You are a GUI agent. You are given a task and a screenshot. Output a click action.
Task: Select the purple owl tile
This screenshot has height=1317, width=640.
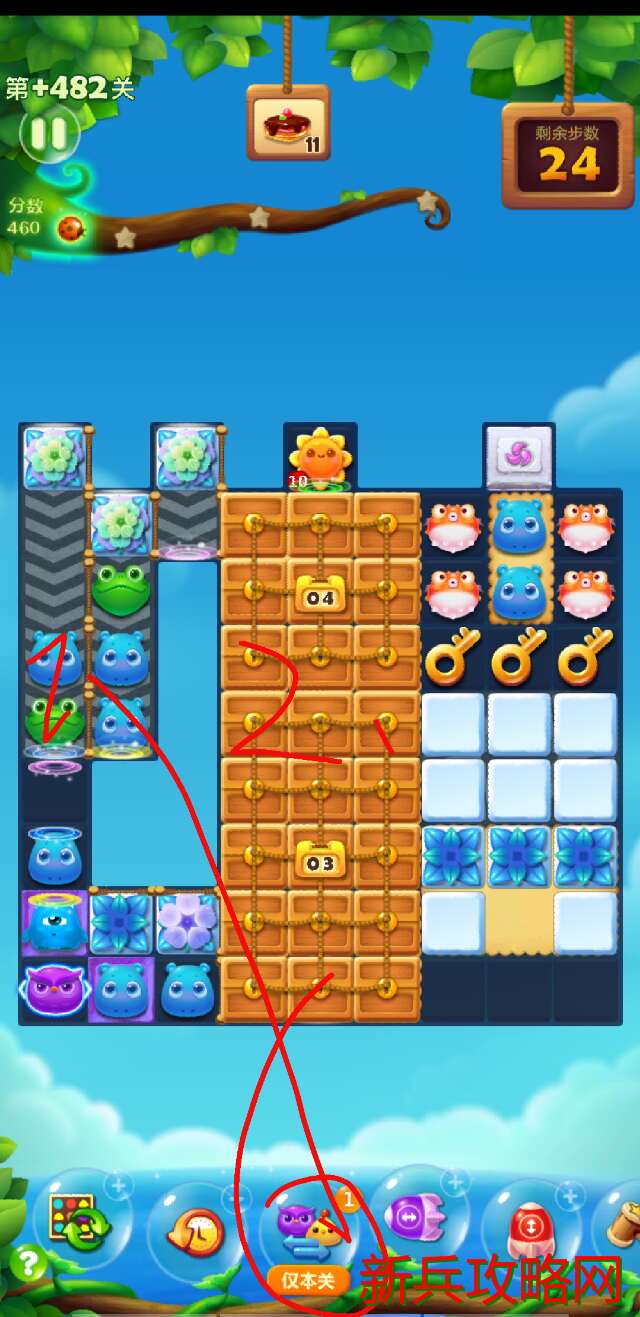(x=53, y=989)
